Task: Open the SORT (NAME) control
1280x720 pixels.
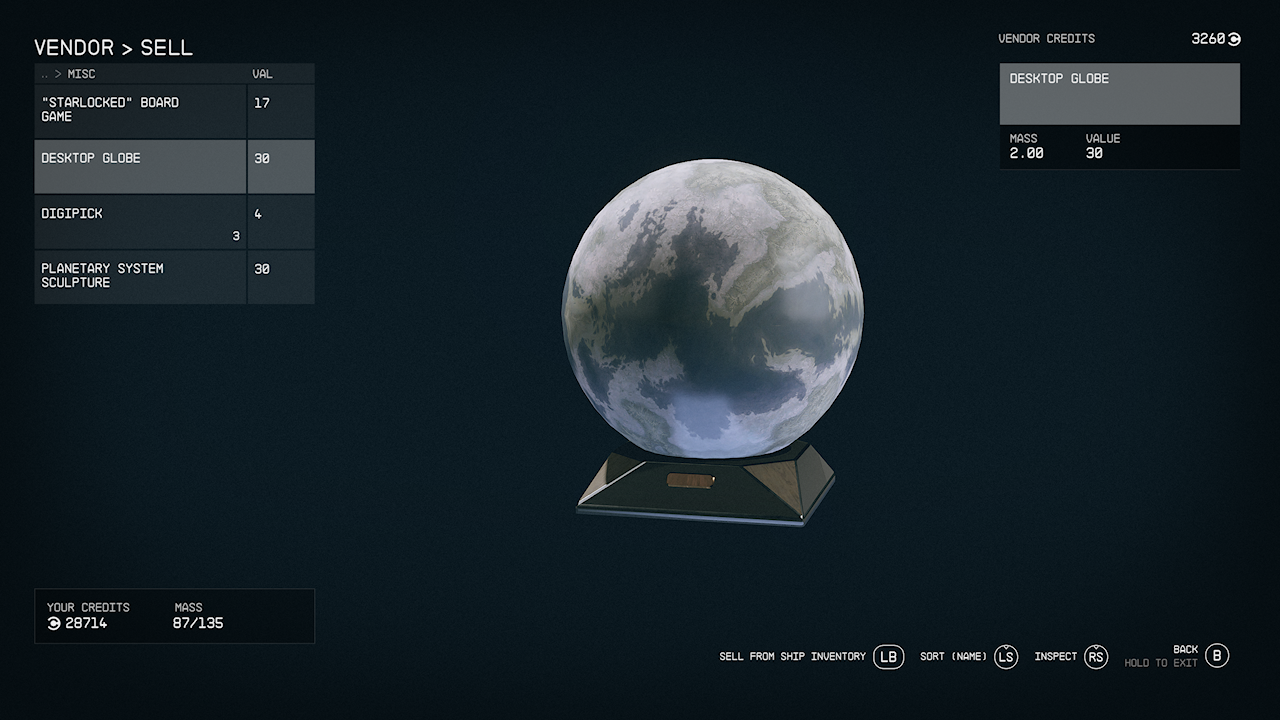Action: point(953,657)
